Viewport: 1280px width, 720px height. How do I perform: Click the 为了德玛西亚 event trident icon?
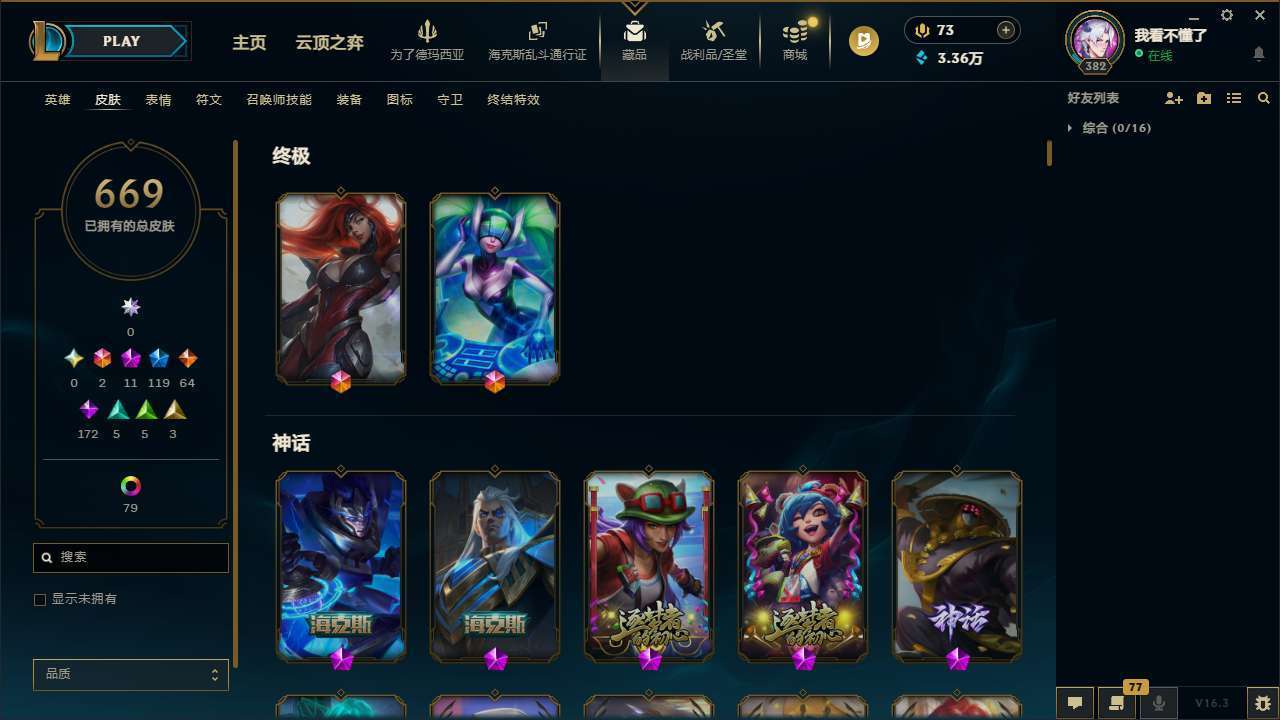tap(427, 33)
